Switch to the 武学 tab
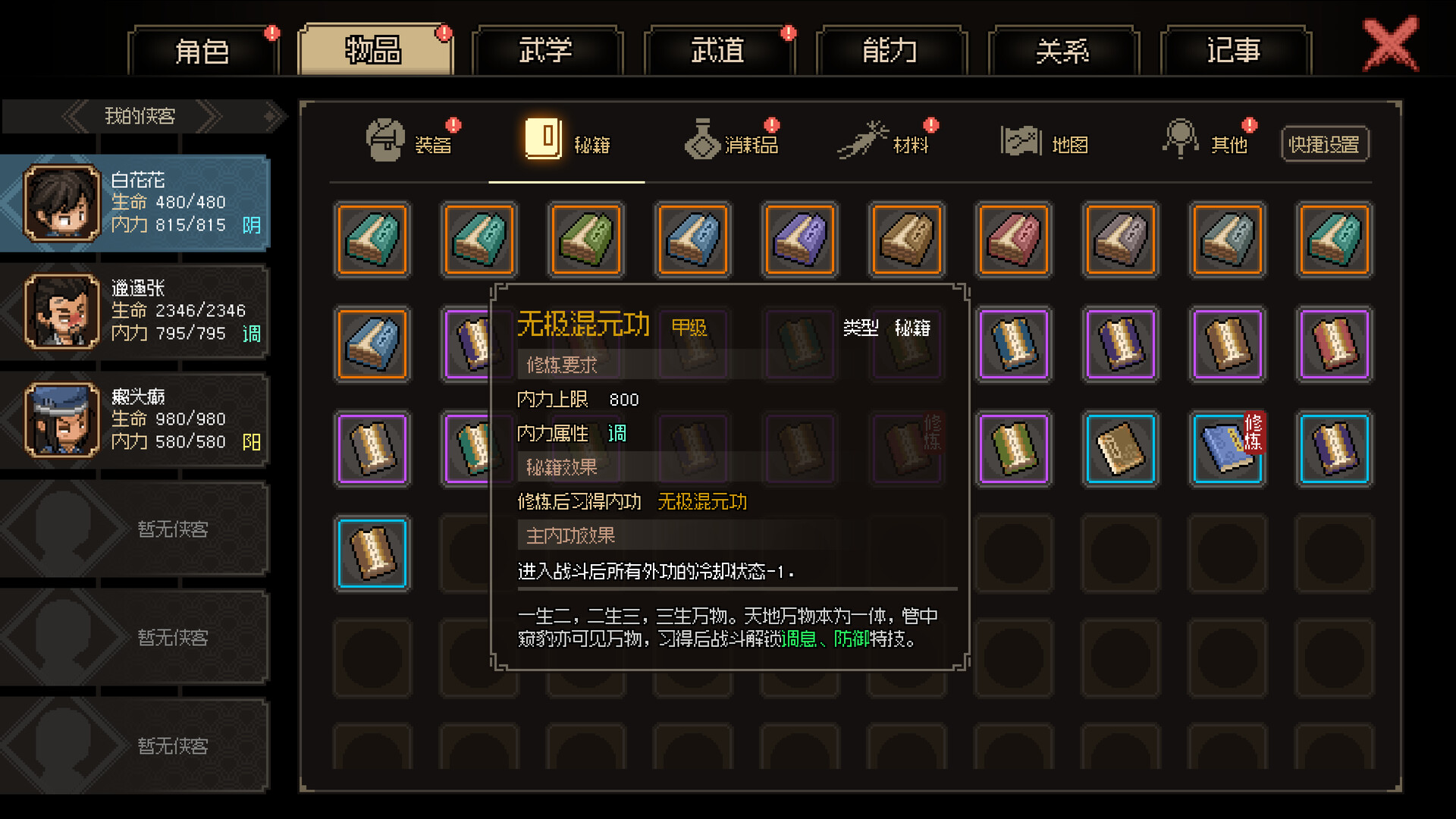The height and width of the screenshot is (819, 1456). (x=548, y=49)
